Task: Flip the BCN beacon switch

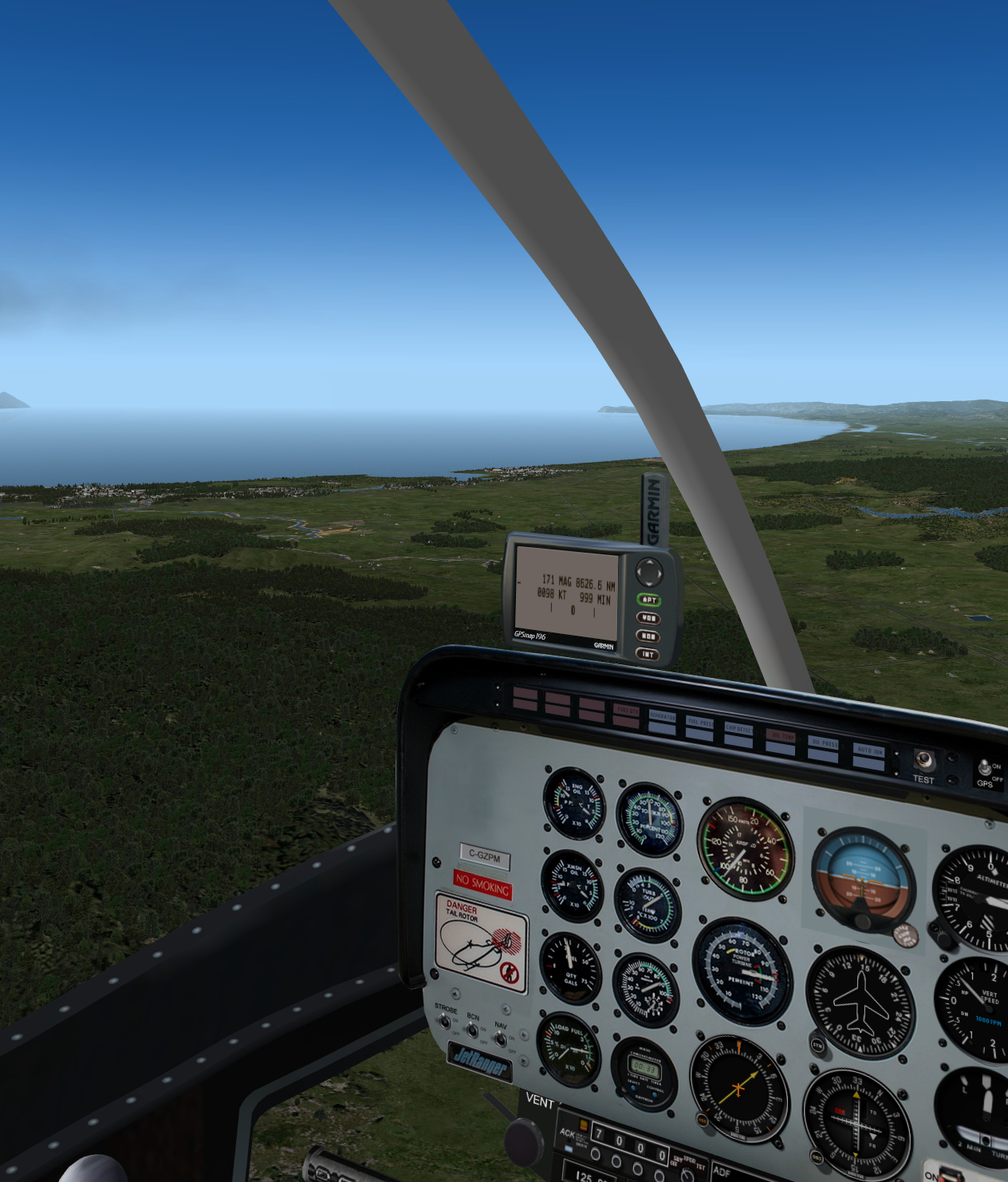Action: (471, 1030)
